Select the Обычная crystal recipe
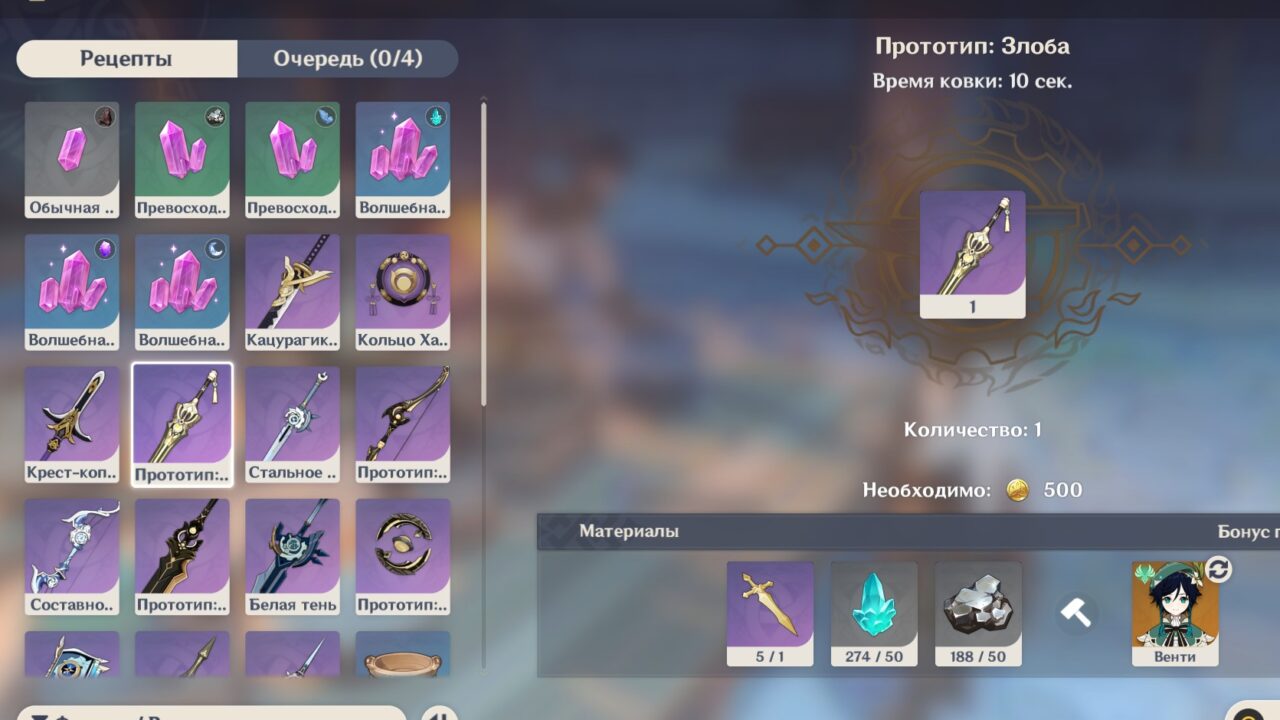The width and height of the screenshot is (1280, 720). coord(72,160)
